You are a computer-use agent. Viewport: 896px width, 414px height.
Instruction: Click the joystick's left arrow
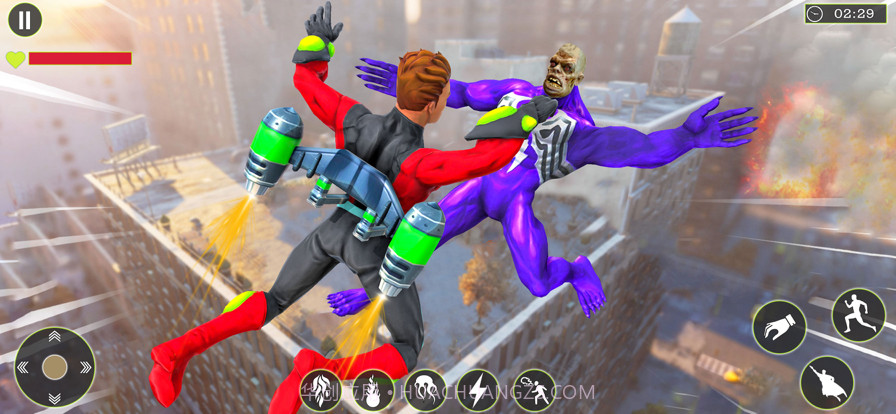pyautogui.click(x=26, y=367)
